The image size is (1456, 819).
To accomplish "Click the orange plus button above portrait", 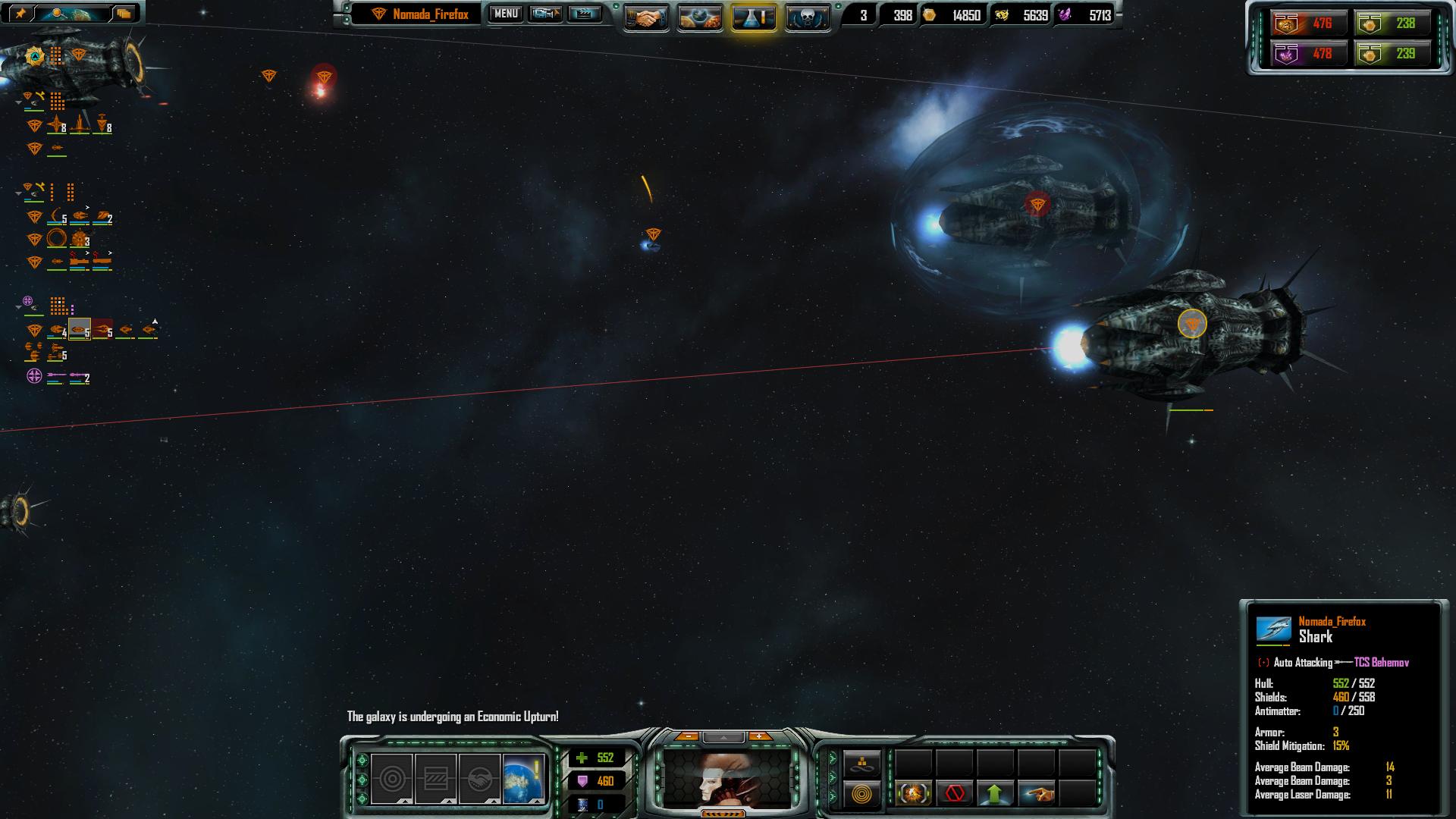I will [759, 736].
